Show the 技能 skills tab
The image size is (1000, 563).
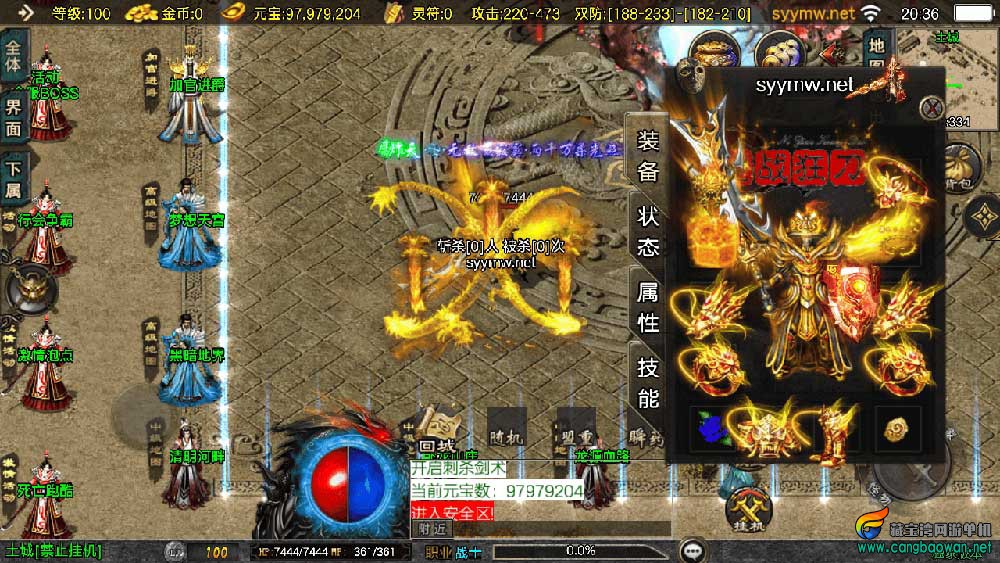point(648,383)
